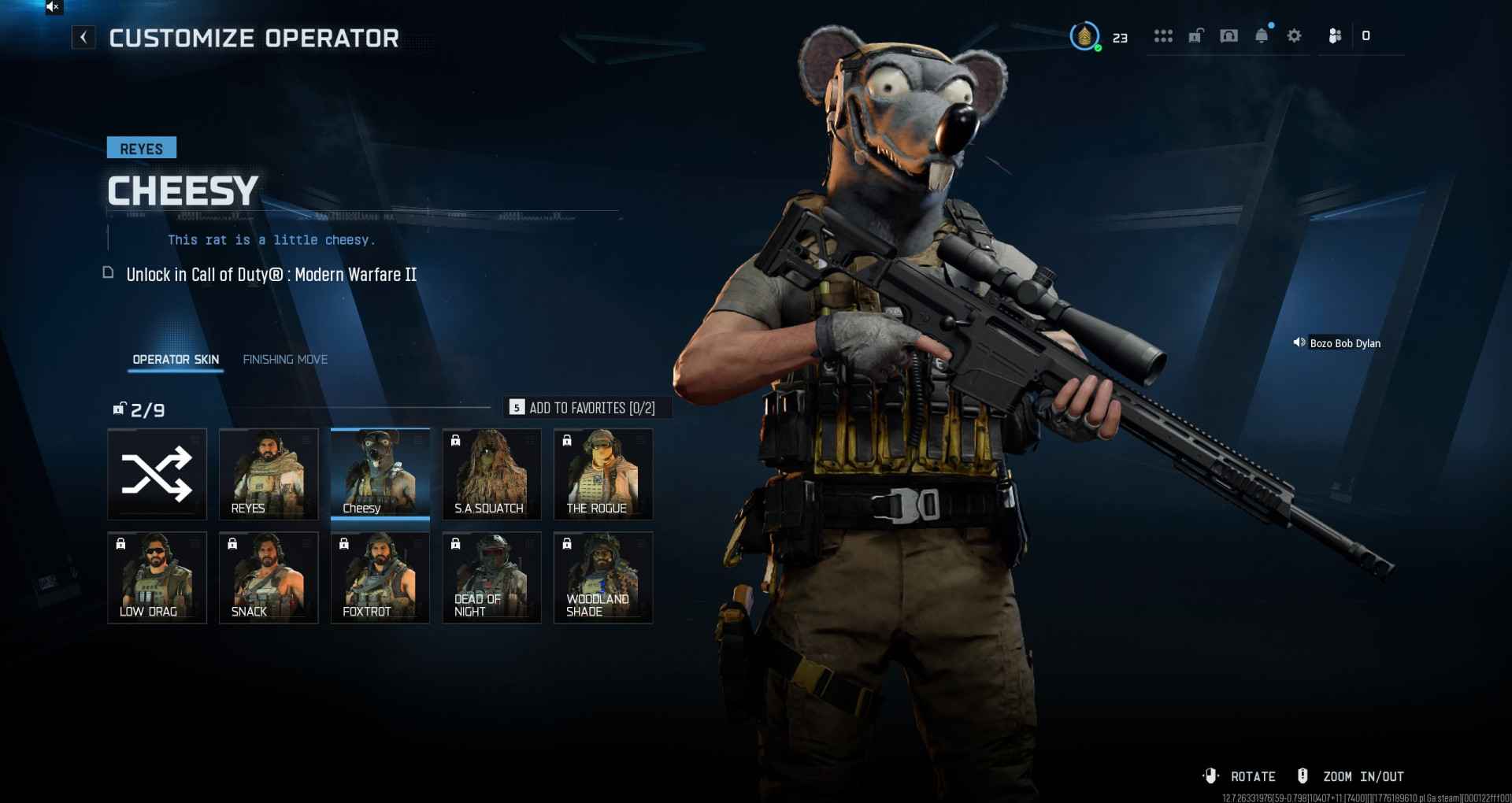This screenshot has height=803, width=1512.
Task: Open the social friends icon
Action: coord(1335,36)
